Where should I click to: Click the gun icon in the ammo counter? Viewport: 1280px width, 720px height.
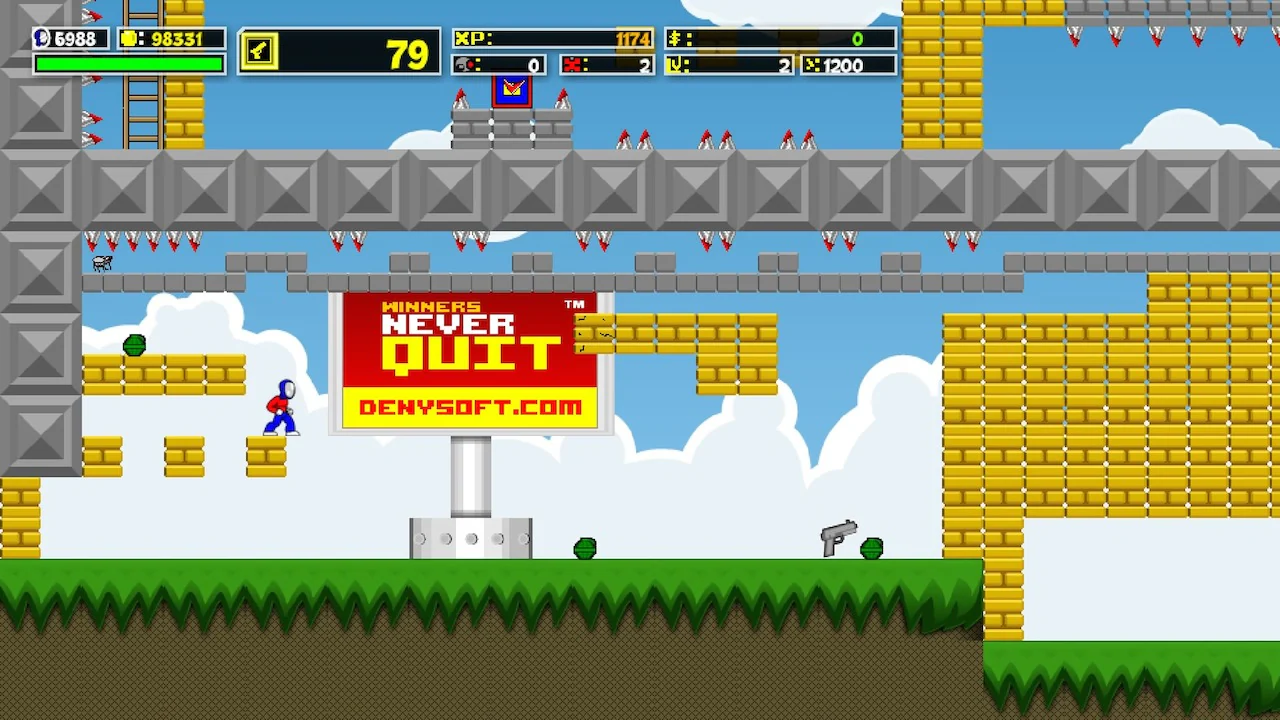(259, 52)
